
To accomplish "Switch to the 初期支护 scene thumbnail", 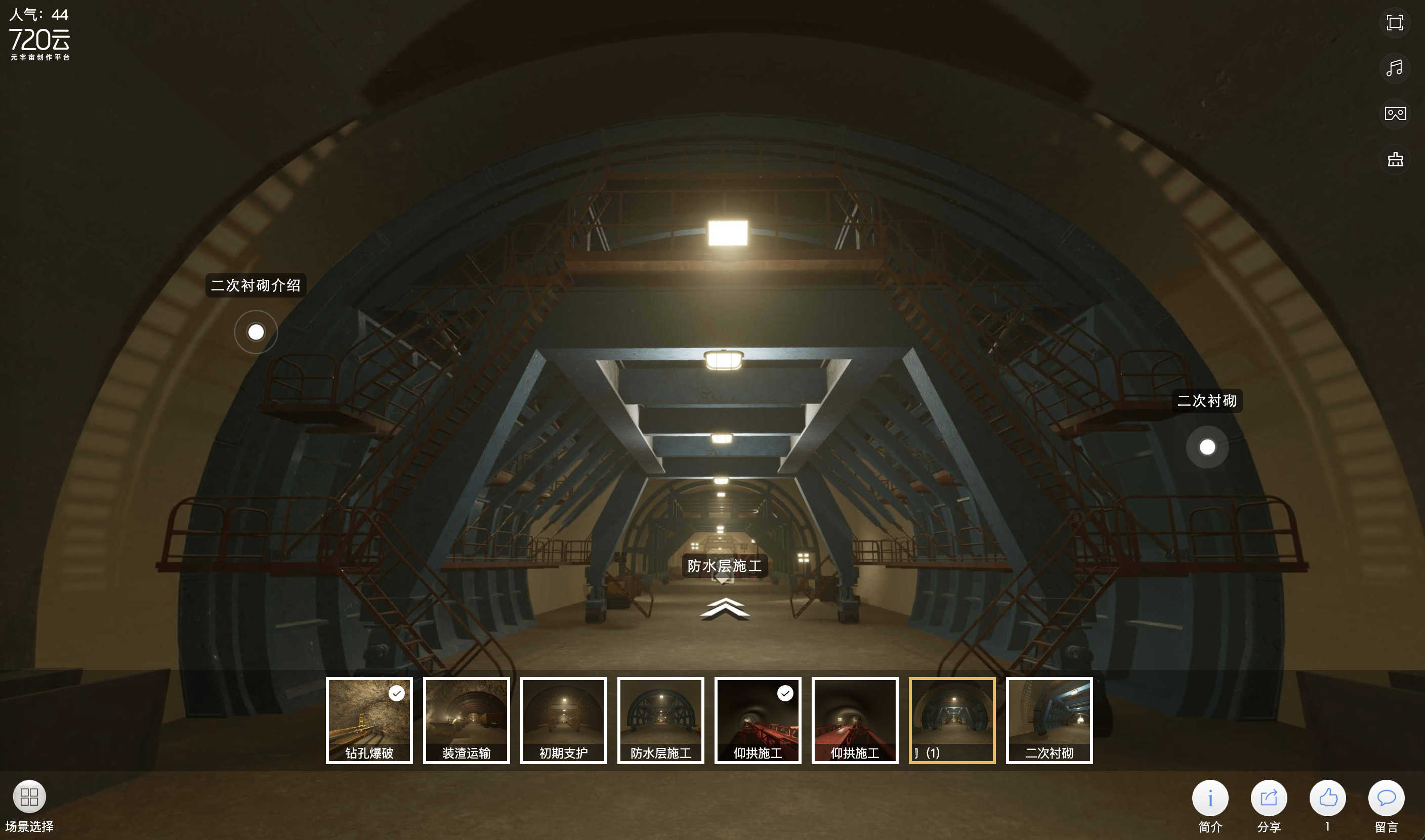I will (x=563, y=720).
